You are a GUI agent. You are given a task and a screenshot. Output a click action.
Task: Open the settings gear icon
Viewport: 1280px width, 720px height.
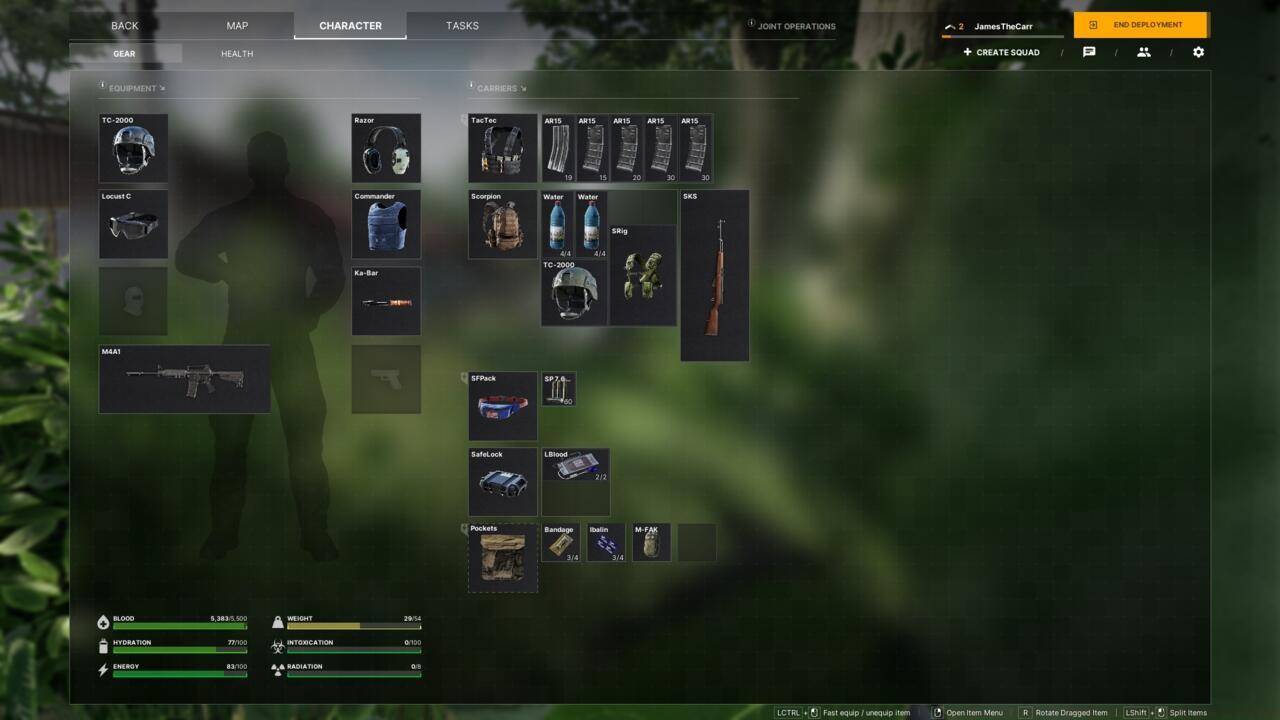(x=1198, y=52)
